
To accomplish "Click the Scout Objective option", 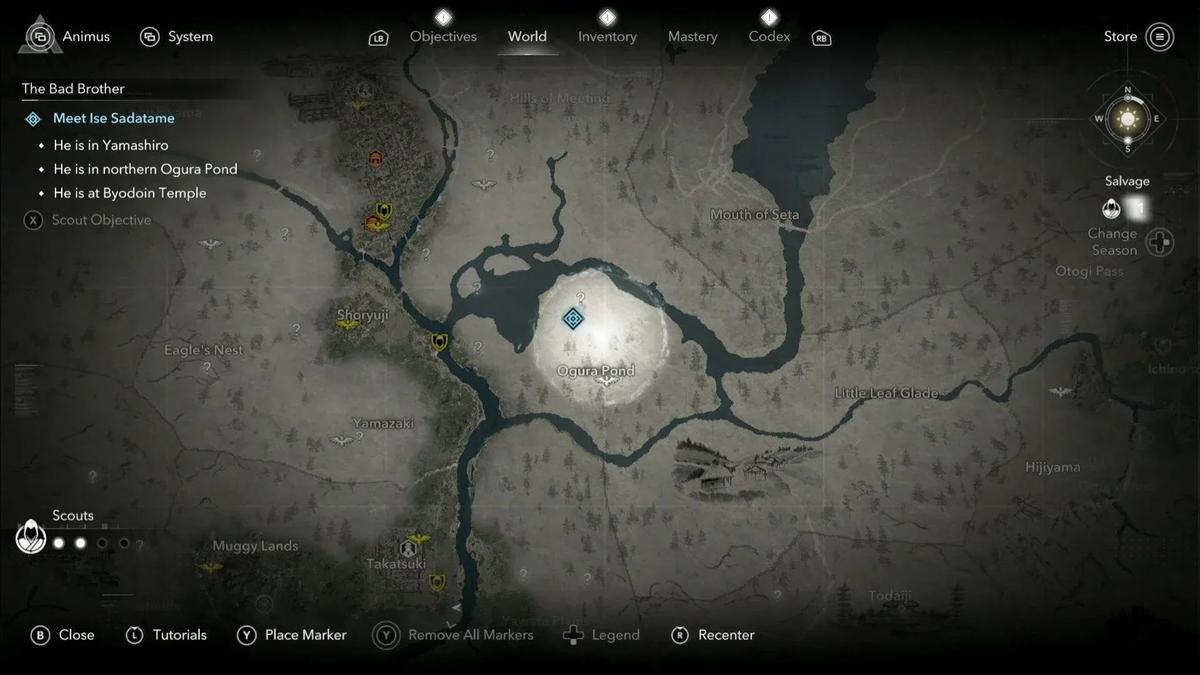I will (100, 220).
